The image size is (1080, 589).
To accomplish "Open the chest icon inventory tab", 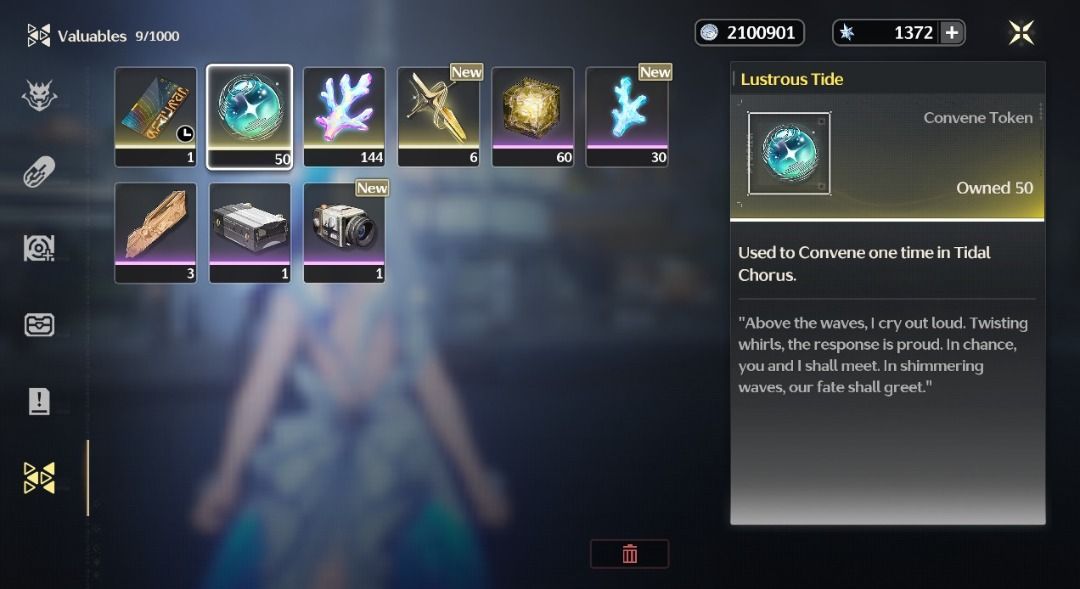I will coord(39,325).
